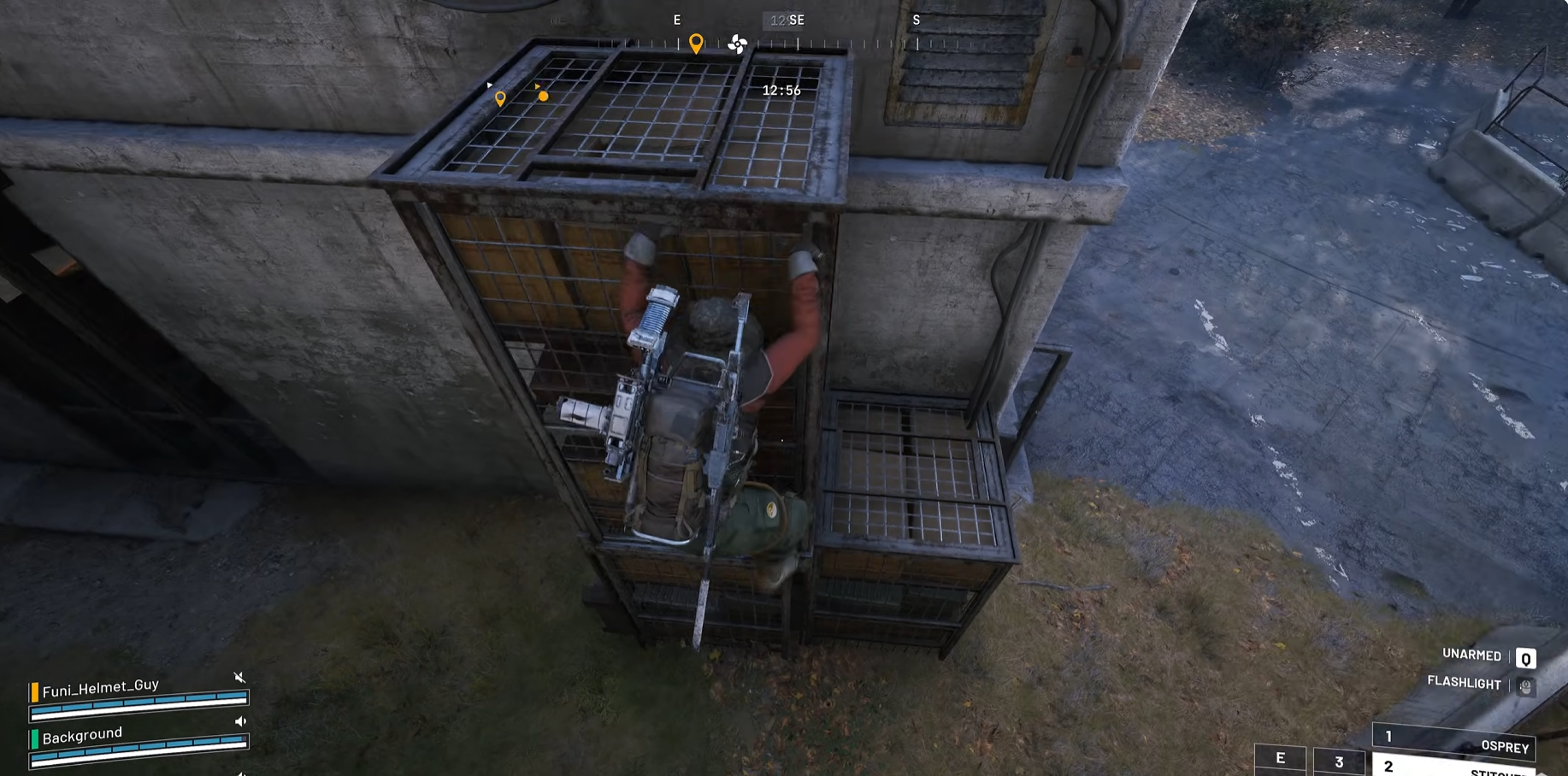Image resolution: width=1568 pixels, height=776 pixels.
Task: Click the Flashlight mouse icon
Action: (1525, 686)
